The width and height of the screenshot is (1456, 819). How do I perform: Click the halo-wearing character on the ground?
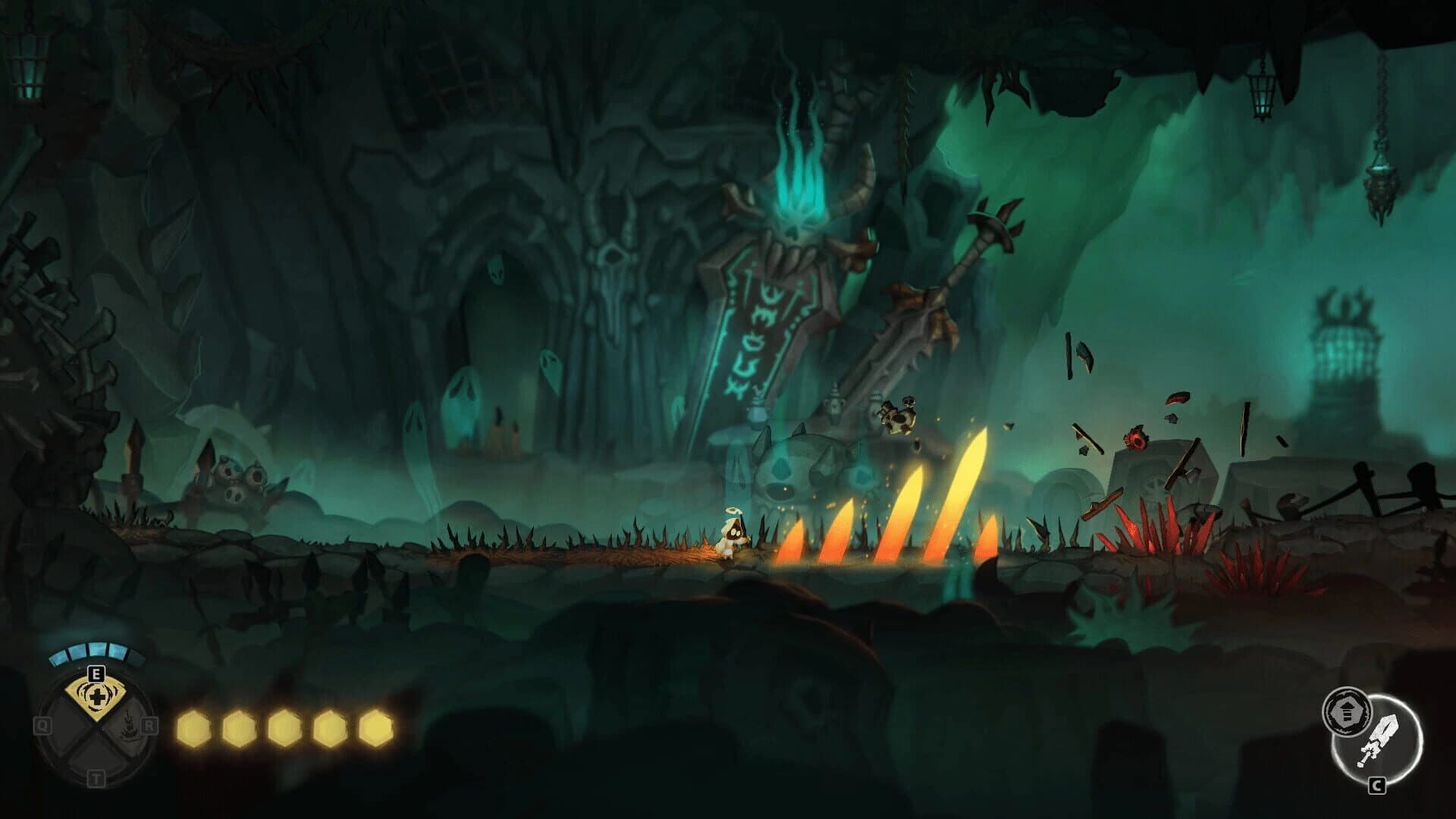(732, 531)
